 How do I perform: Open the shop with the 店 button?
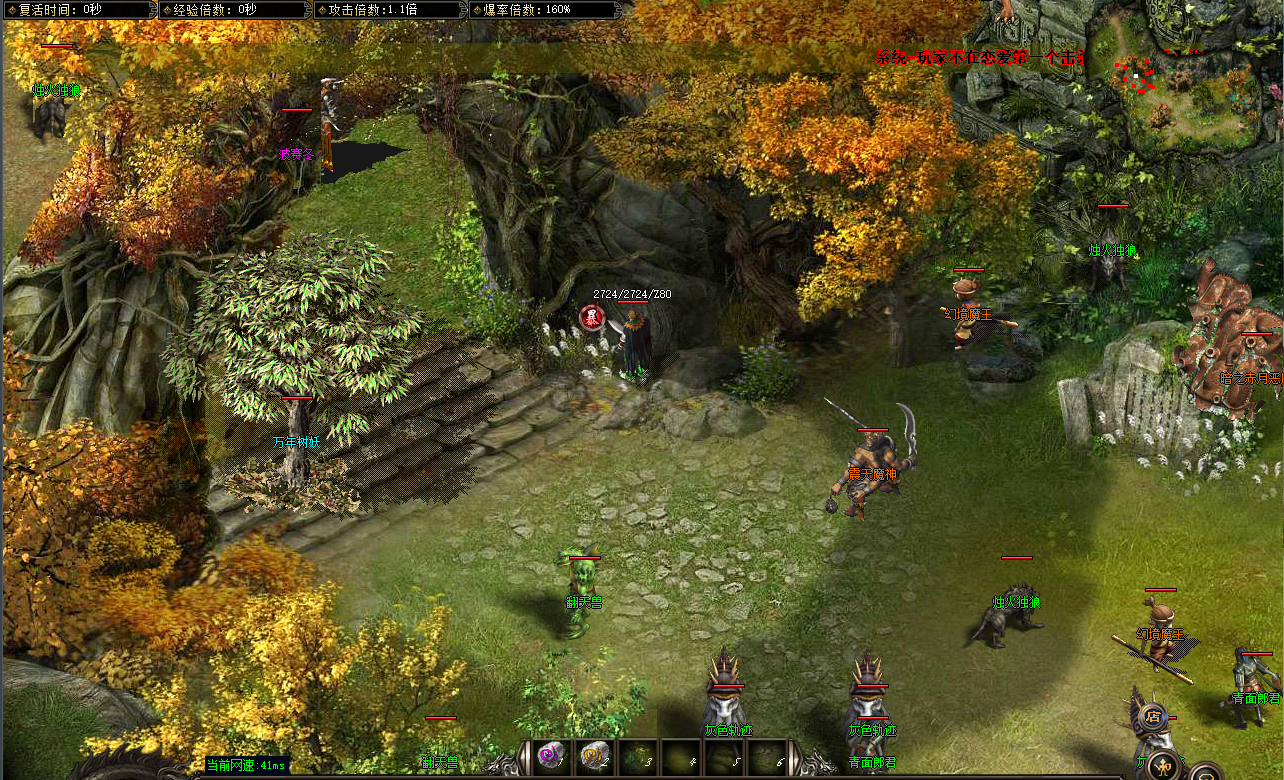click(1153, 717)
